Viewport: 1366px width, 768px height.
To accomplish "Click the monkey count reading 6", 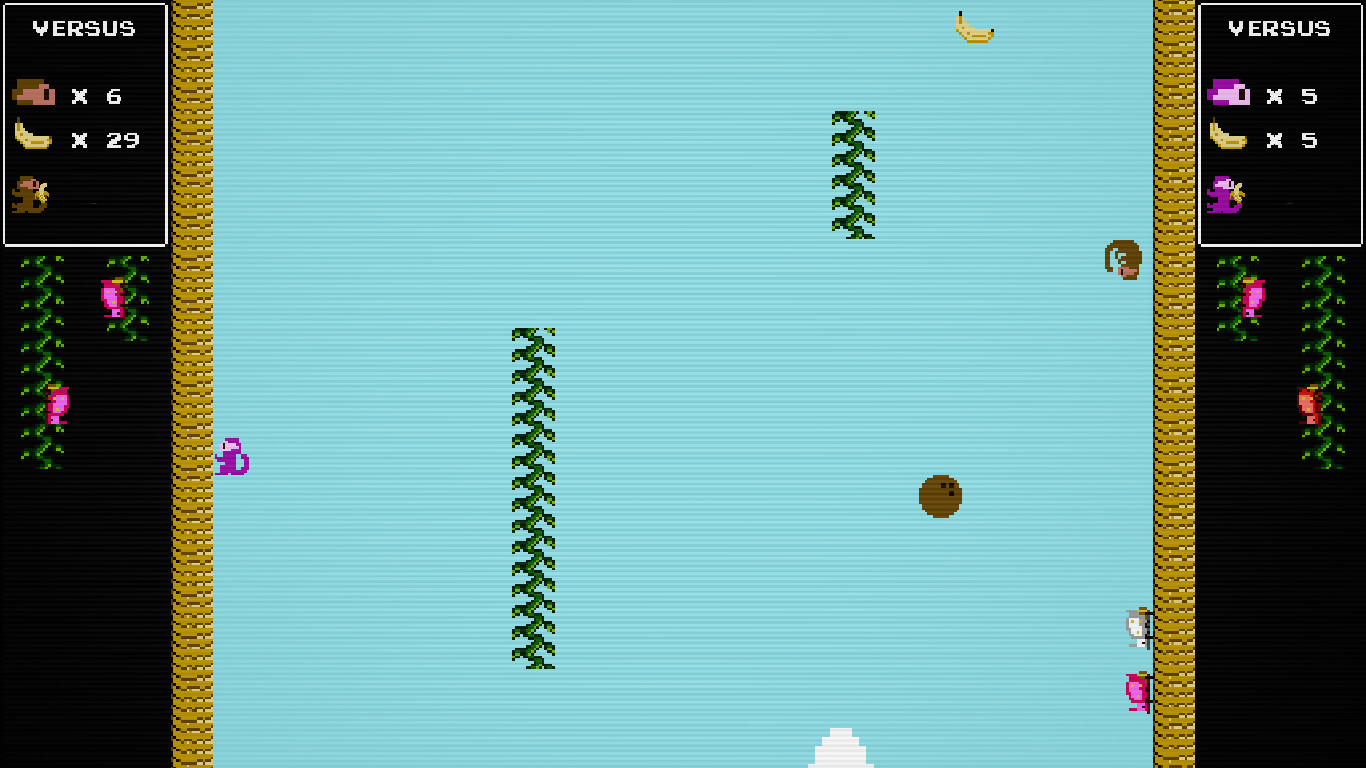I will 115,96.
